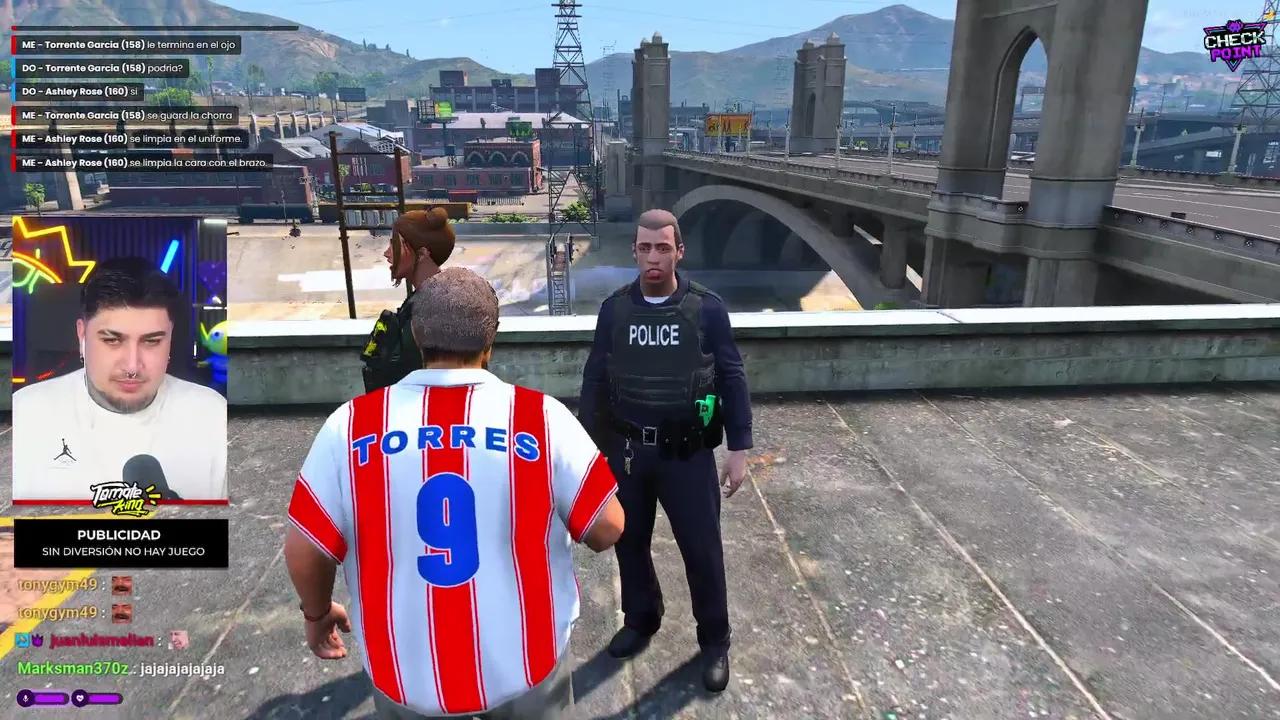Collapse the PUBLICIDAD banner

(118, 543)
